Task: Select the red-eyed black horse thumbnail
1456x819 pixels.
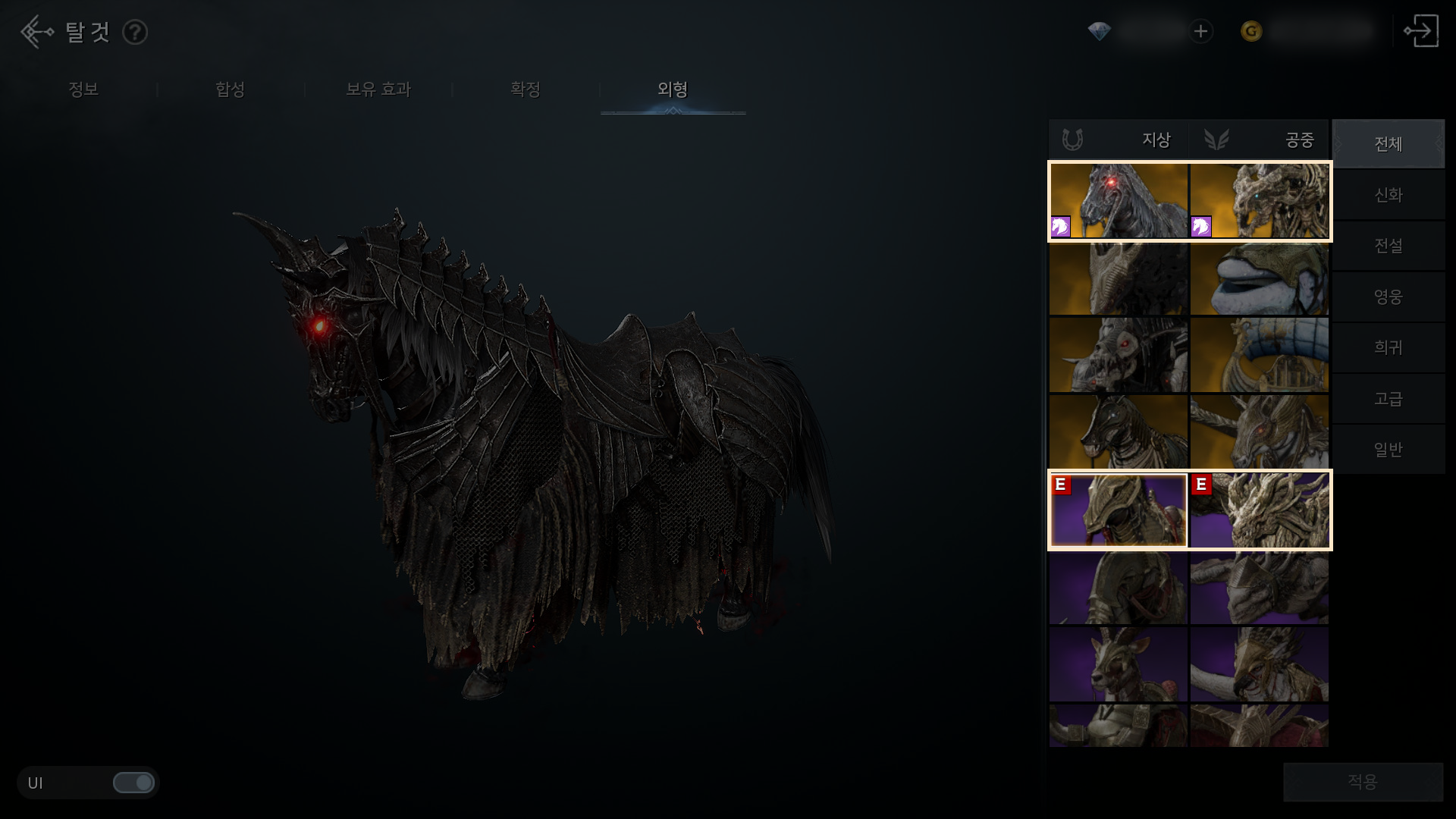Action: (x=1119, y=201)
